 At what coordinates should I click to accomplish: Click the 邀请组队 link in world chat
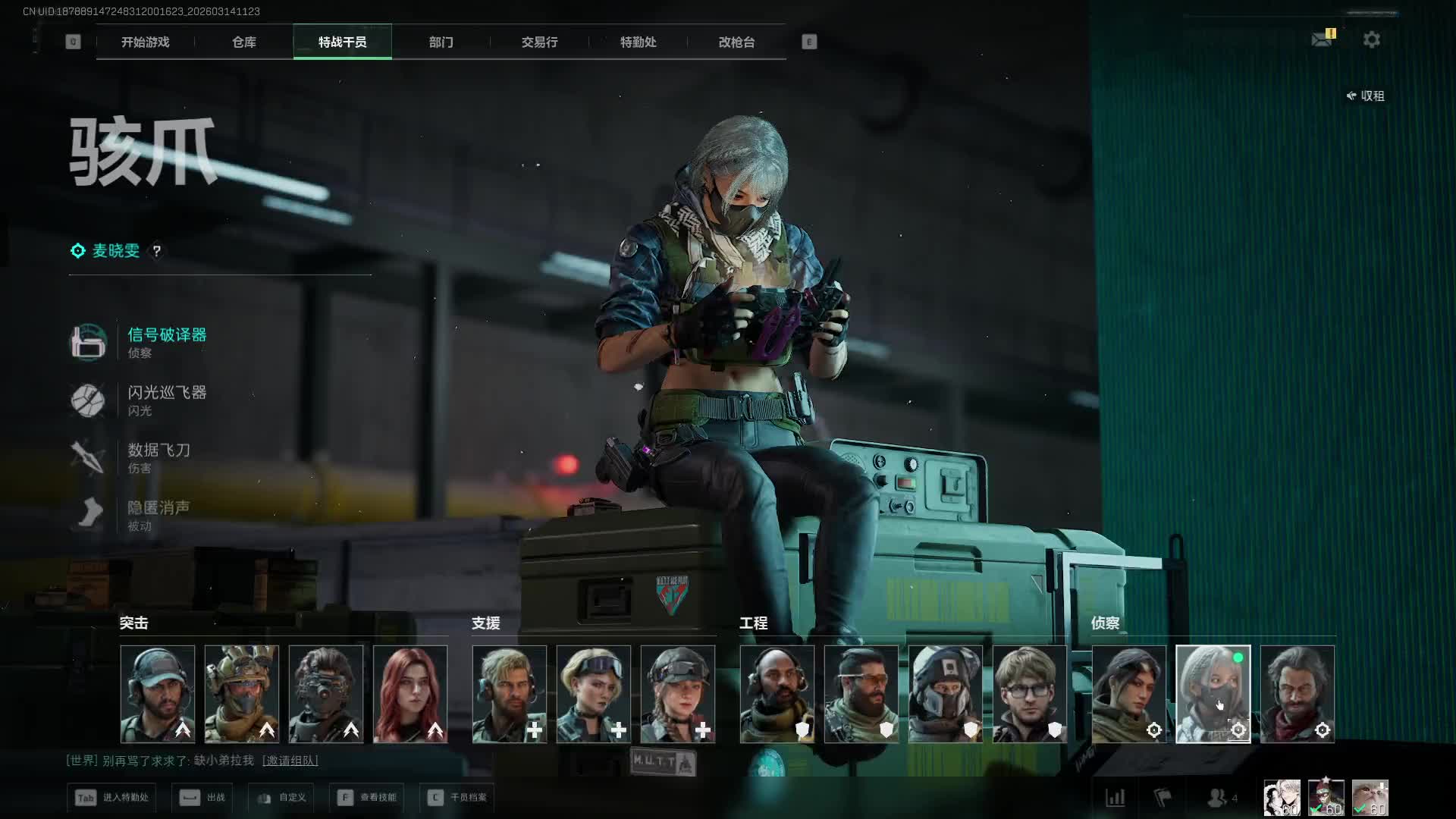click(x=290, y=761)
